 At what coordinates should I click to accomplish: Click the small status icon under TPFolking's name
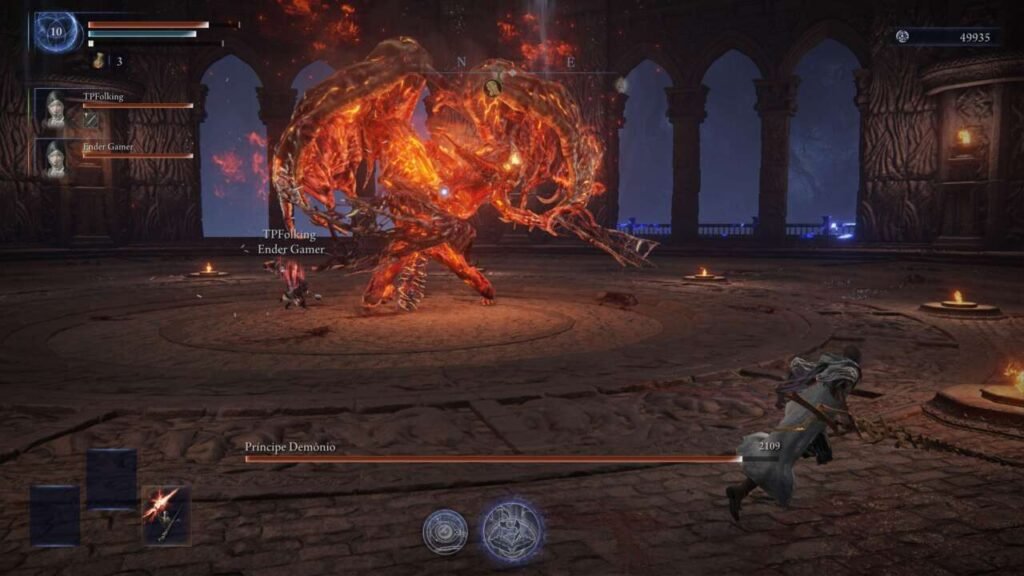[90, 120]
